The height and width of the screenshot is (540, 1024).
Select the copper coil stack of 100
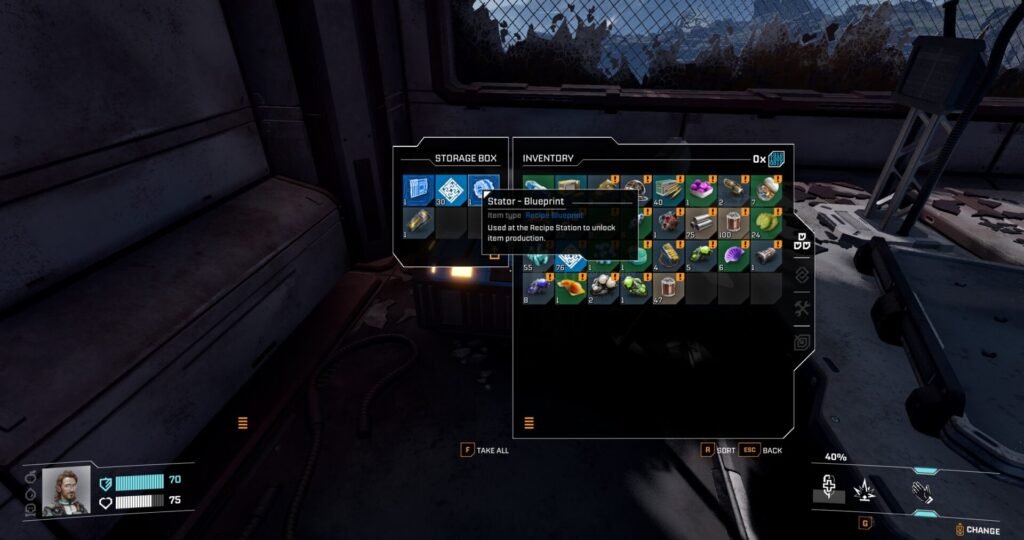[x=733, y=222]
